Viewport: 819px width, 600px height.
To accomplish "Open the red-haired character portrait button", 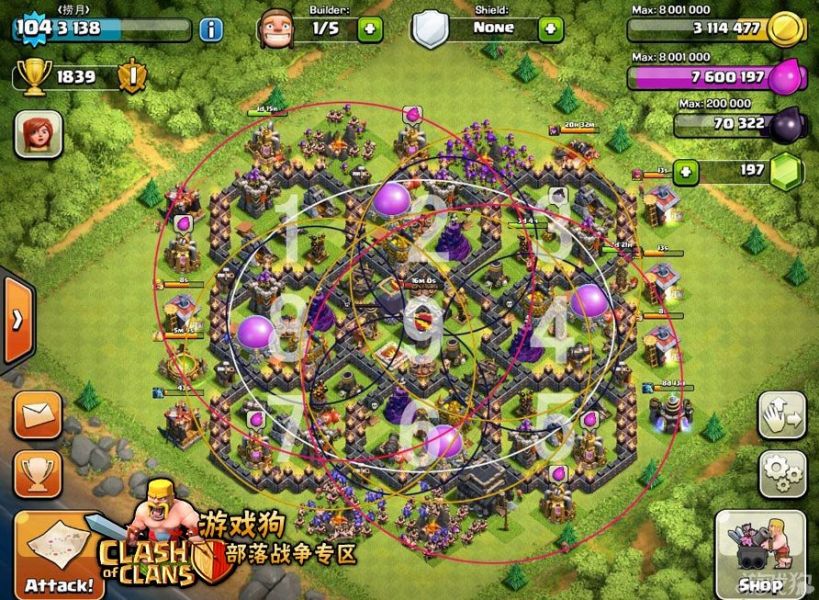I will pyautogui.click(x=38, y=133).
